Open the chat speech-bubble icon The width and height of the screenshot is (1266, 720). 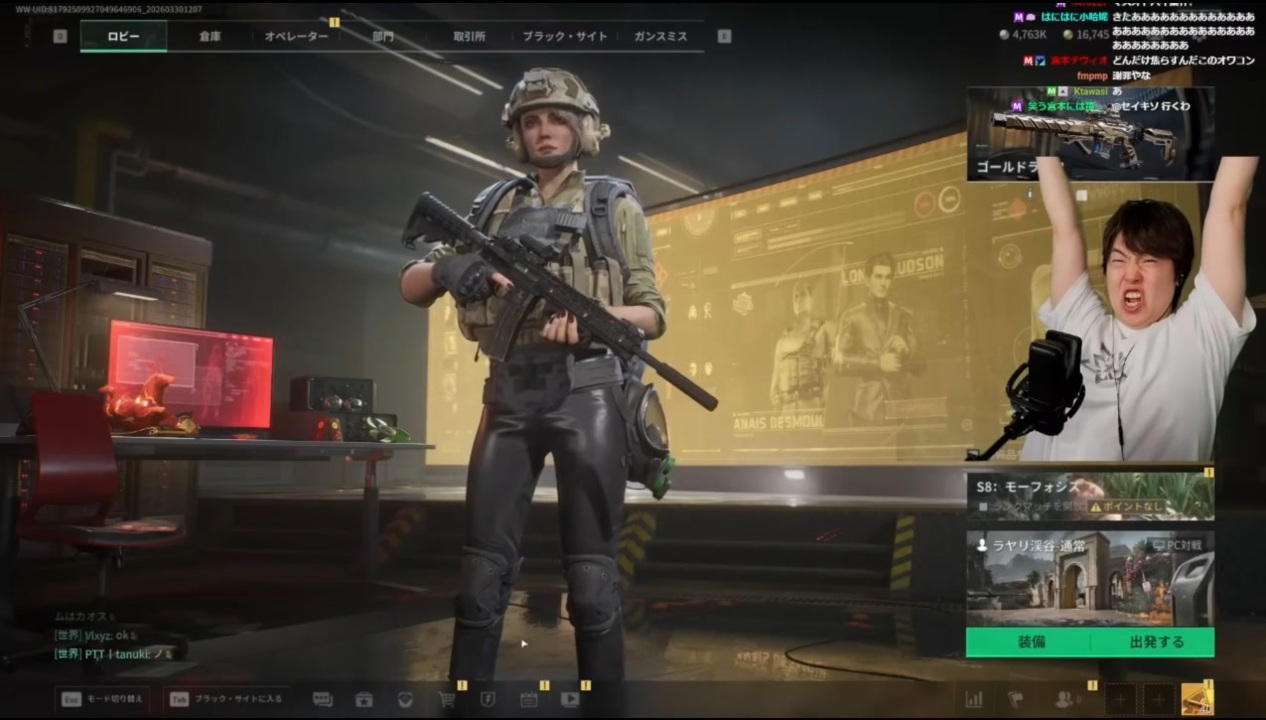tap(322, 699)
